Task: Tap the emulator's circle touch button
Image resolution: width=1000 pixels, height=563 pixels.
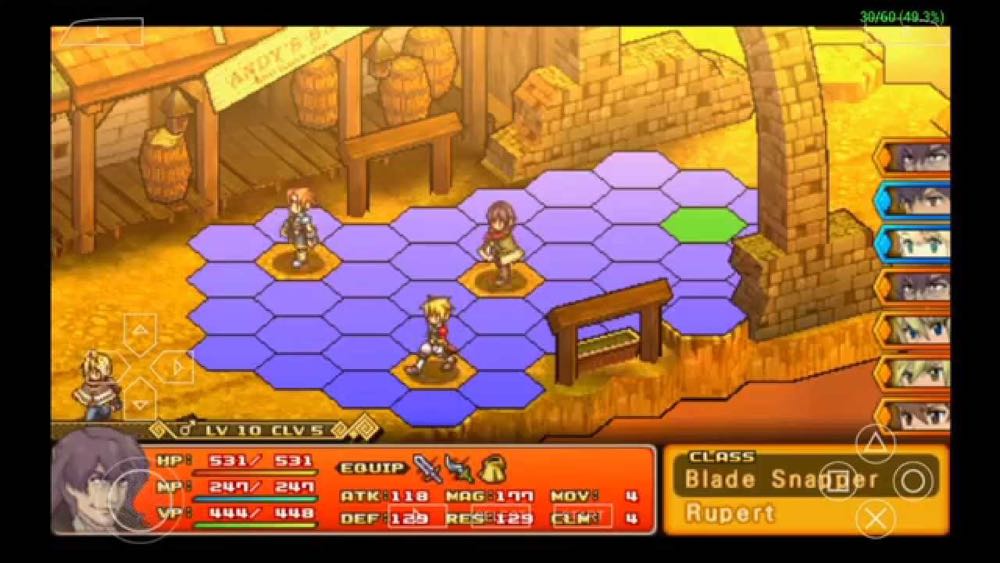Action: tap(913, 481)
